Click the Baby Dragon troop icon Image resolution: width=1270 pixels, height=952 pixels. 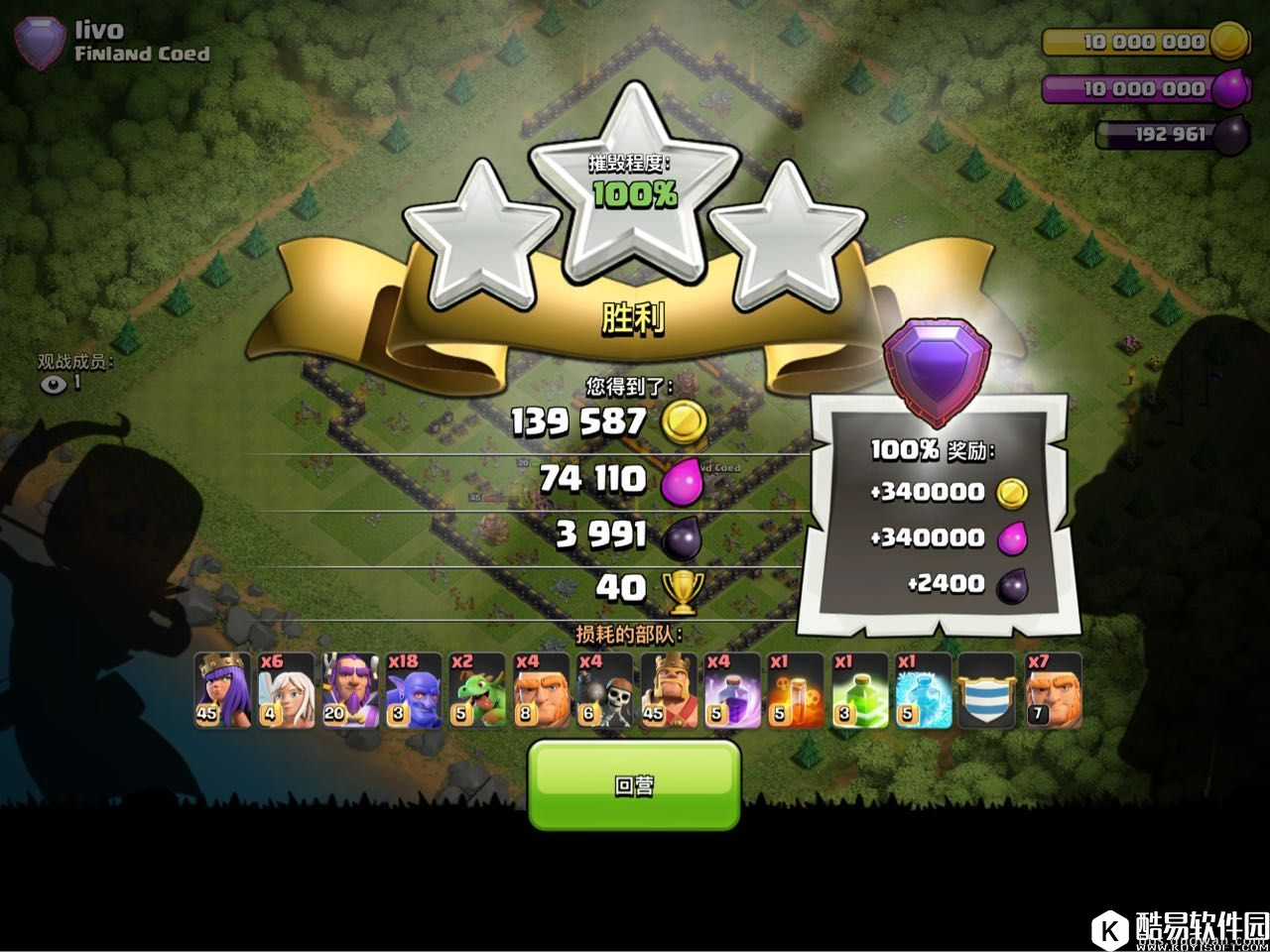click(x=477, y=690)
